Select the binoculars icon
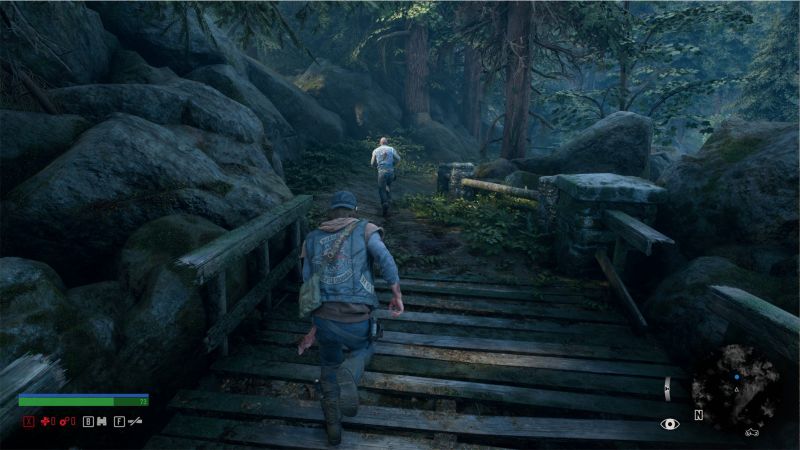 point(101,421)
